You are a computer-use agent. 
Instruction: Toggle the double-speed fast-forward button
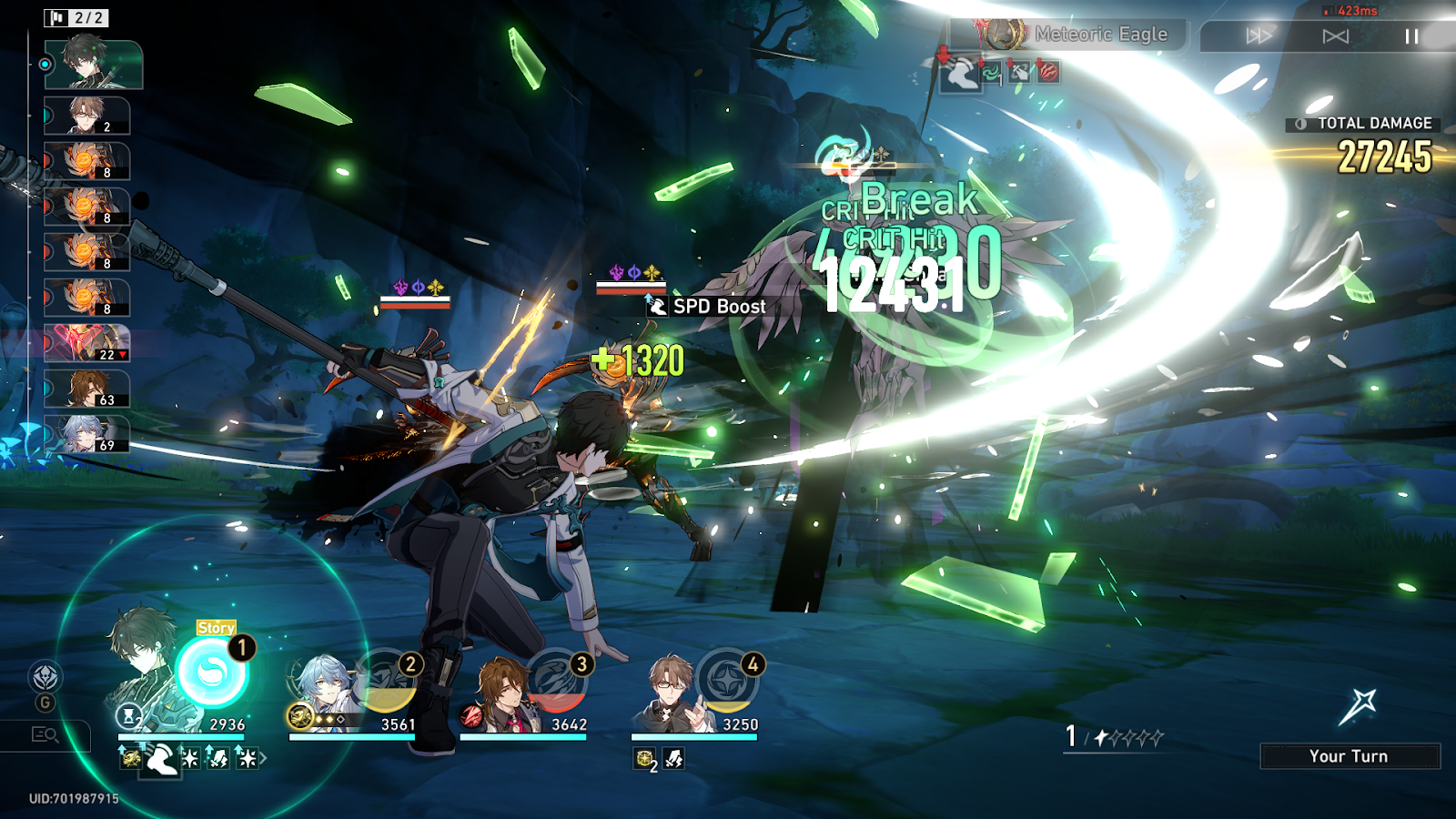(x=1259, y=36)
